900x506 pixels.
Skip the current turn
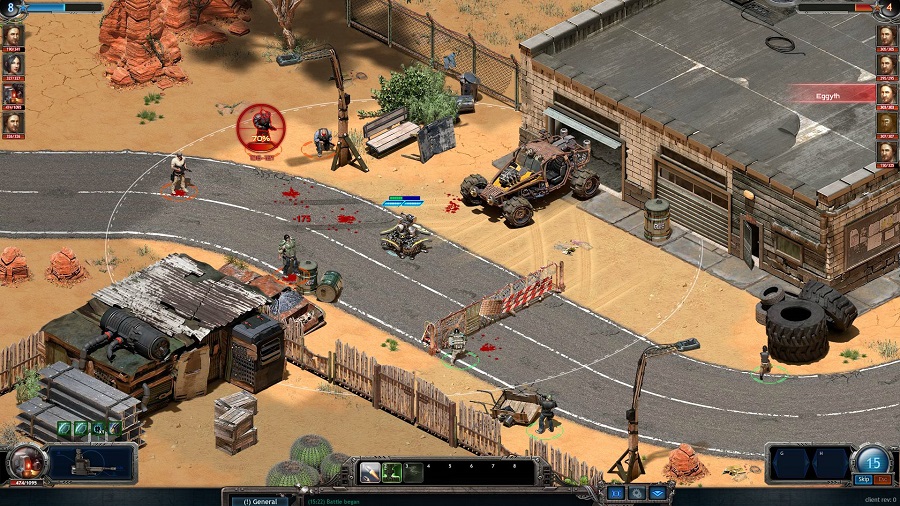pos(863,480)
